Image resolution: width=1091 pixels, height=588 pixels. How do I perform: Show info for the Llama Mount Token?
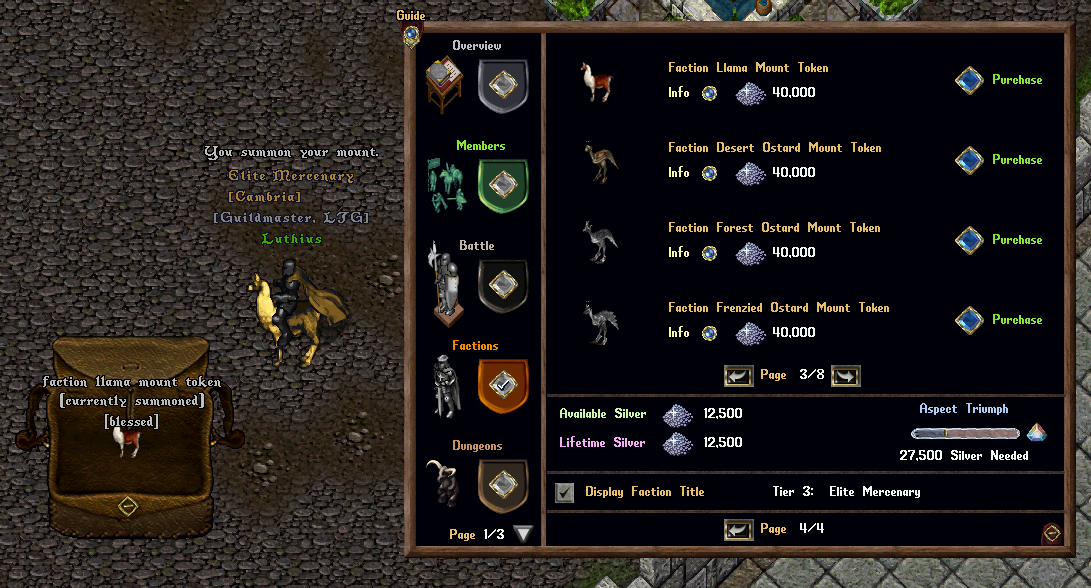click(x=709, y=93)
